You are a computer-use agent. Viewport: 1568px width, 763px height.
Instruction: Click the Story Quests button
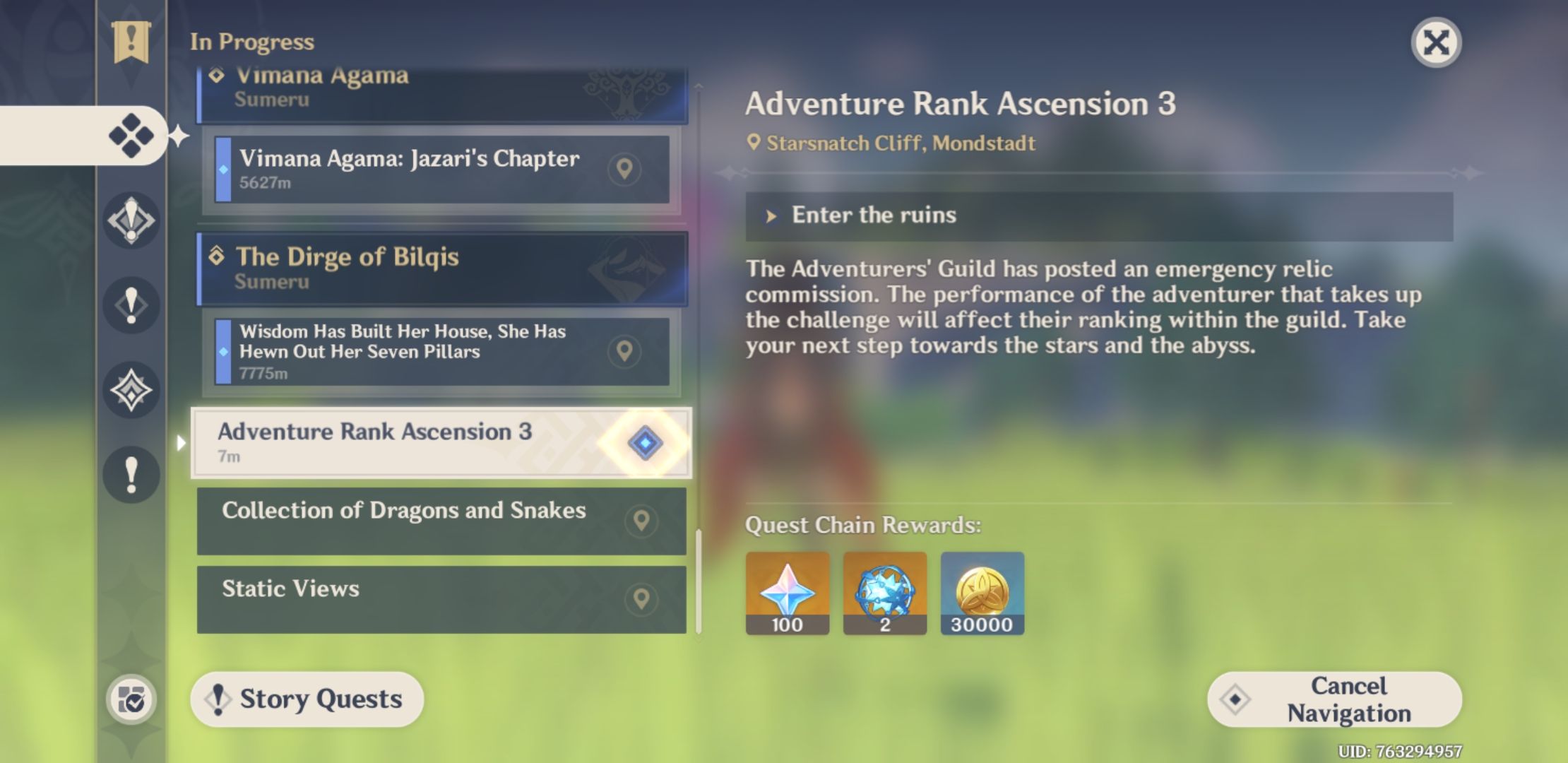pos(307,699)
